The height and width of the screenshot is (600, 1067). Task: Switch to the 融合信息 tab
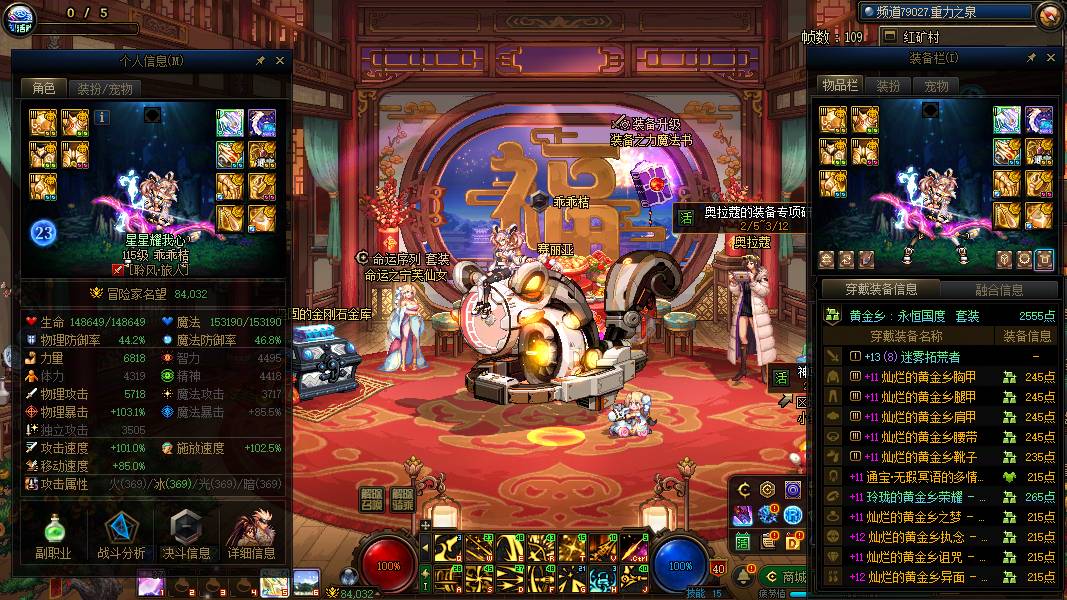(998, 290)
